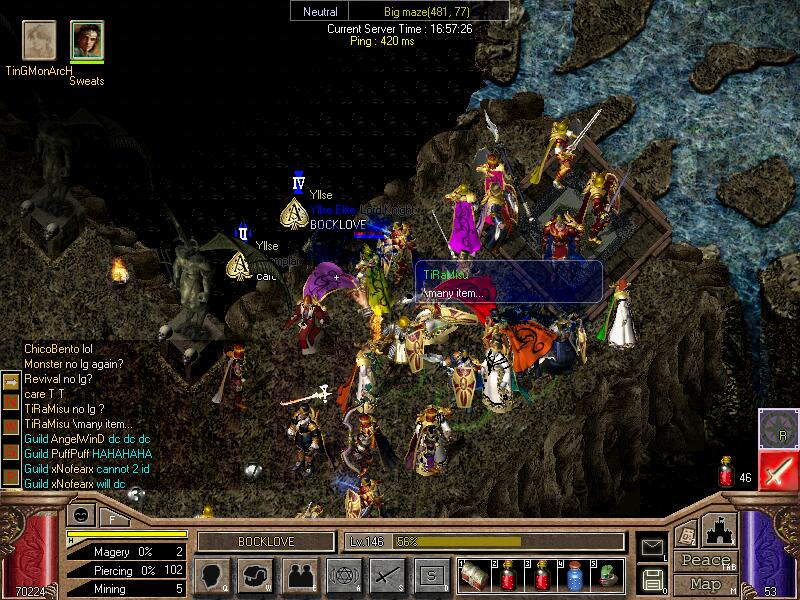Use the treasure chest in quick slot 1
Screen dimensions: 800x600
[x=476, y=575]
